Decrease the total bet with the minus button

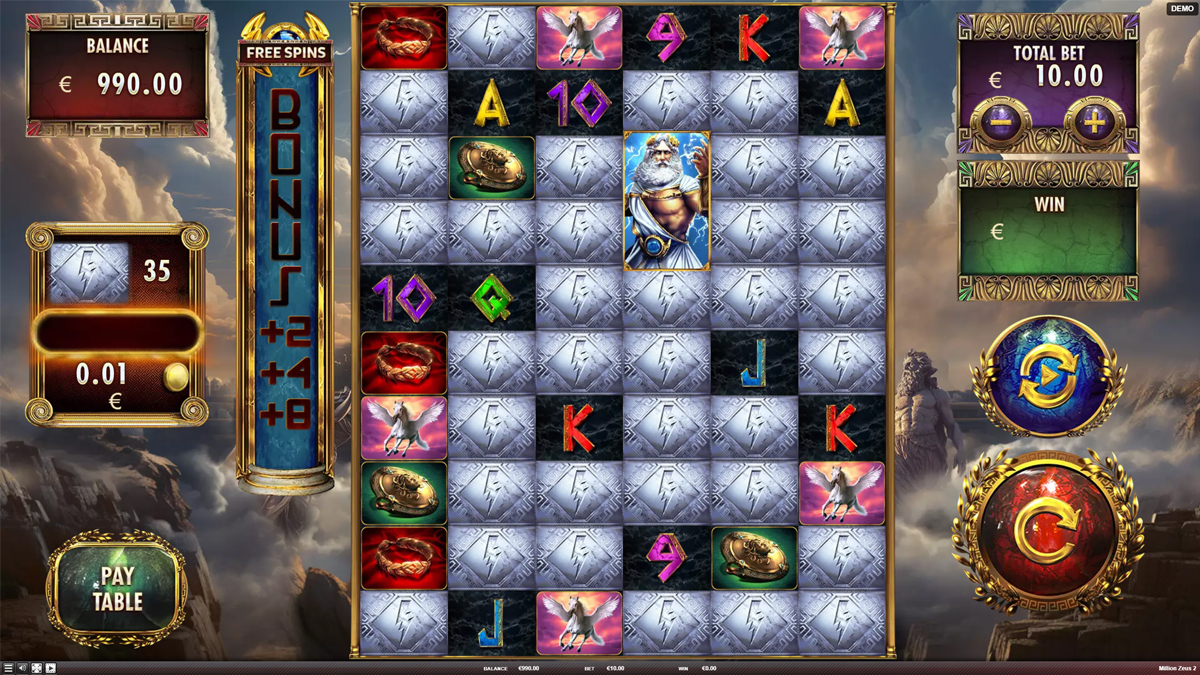tap(1000, 124)
